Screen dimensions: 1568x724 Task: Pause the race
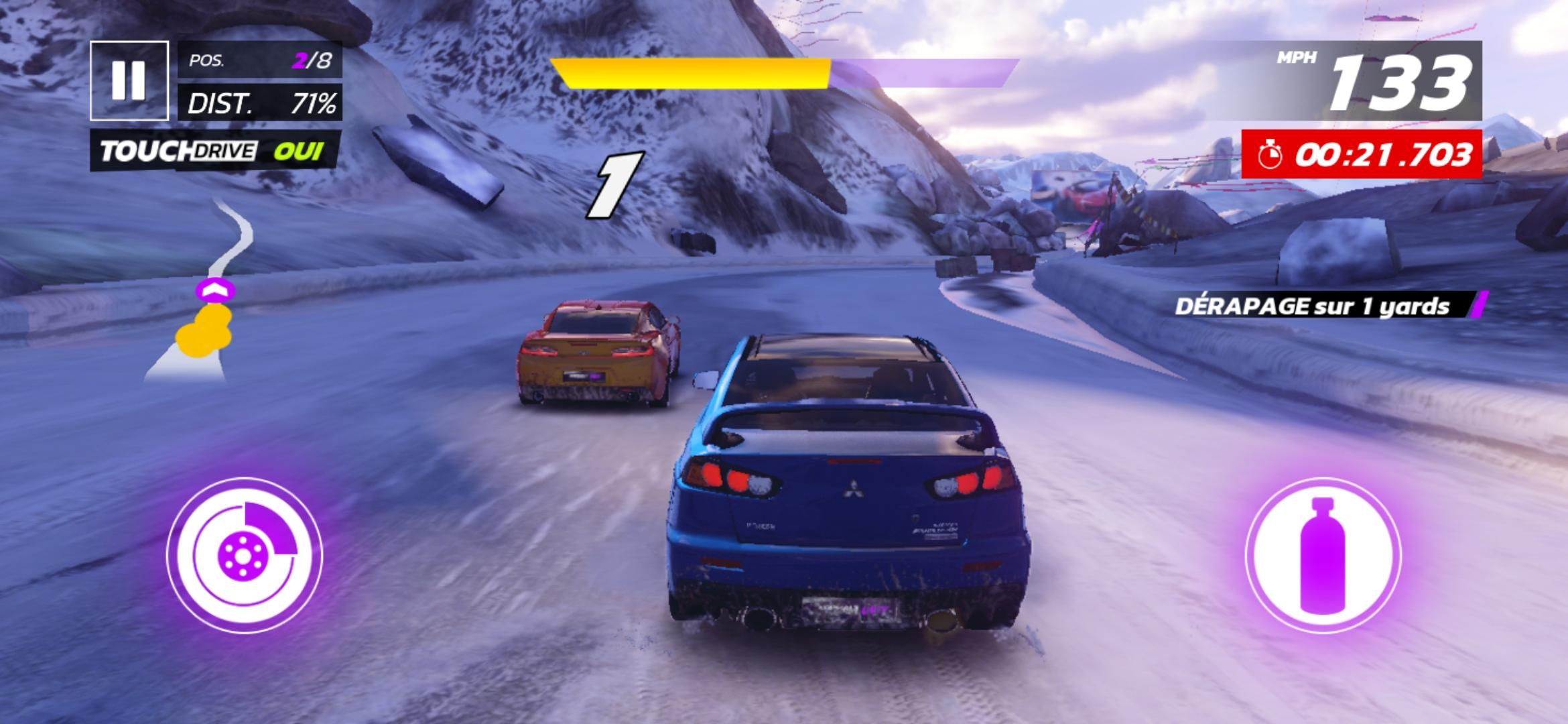[129, 80]
